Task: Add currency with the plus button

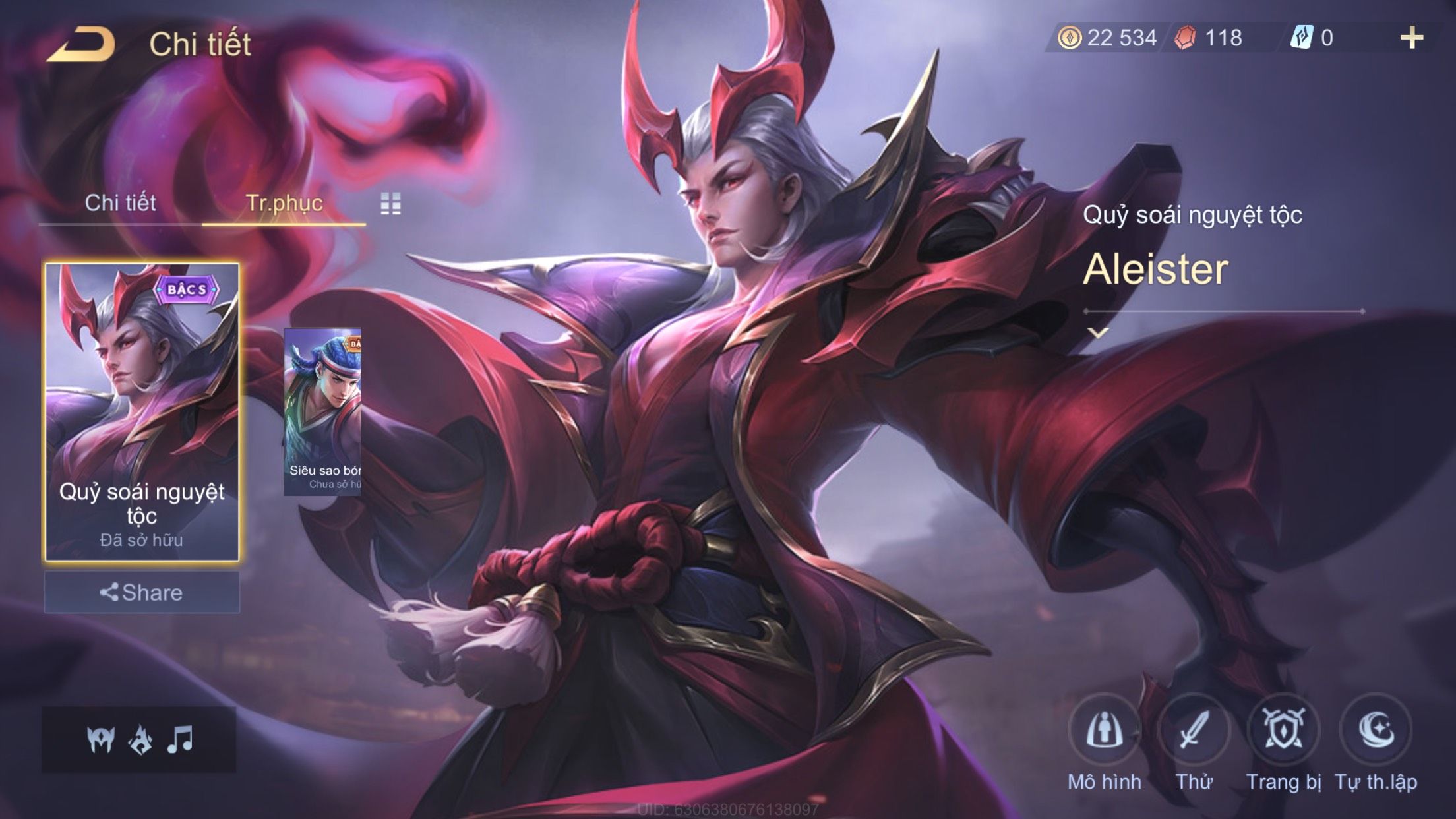Action: pyautogui.click(x=1411, y=38)
